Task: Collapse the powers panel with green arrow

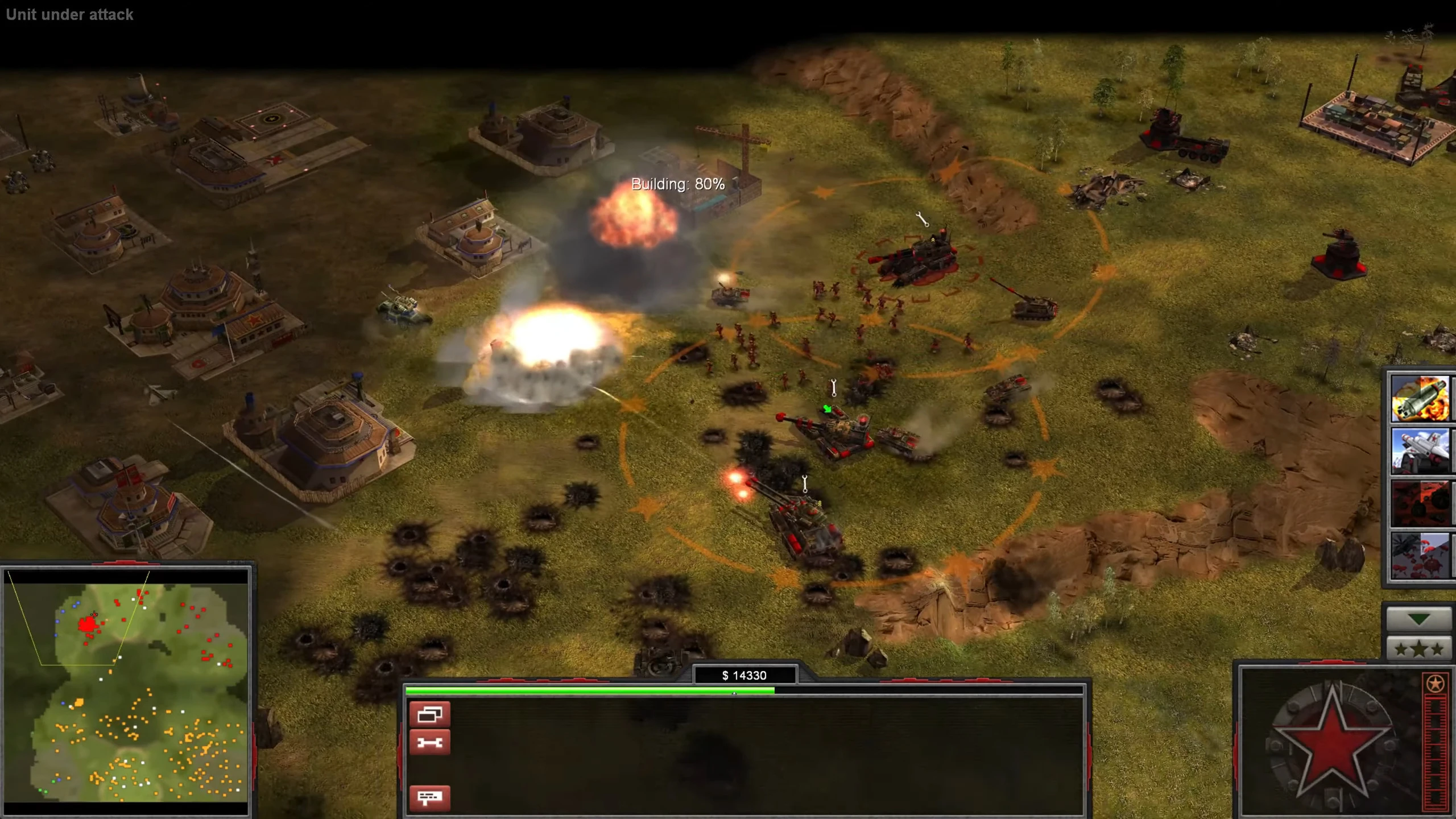Action: coord(1418,619)
